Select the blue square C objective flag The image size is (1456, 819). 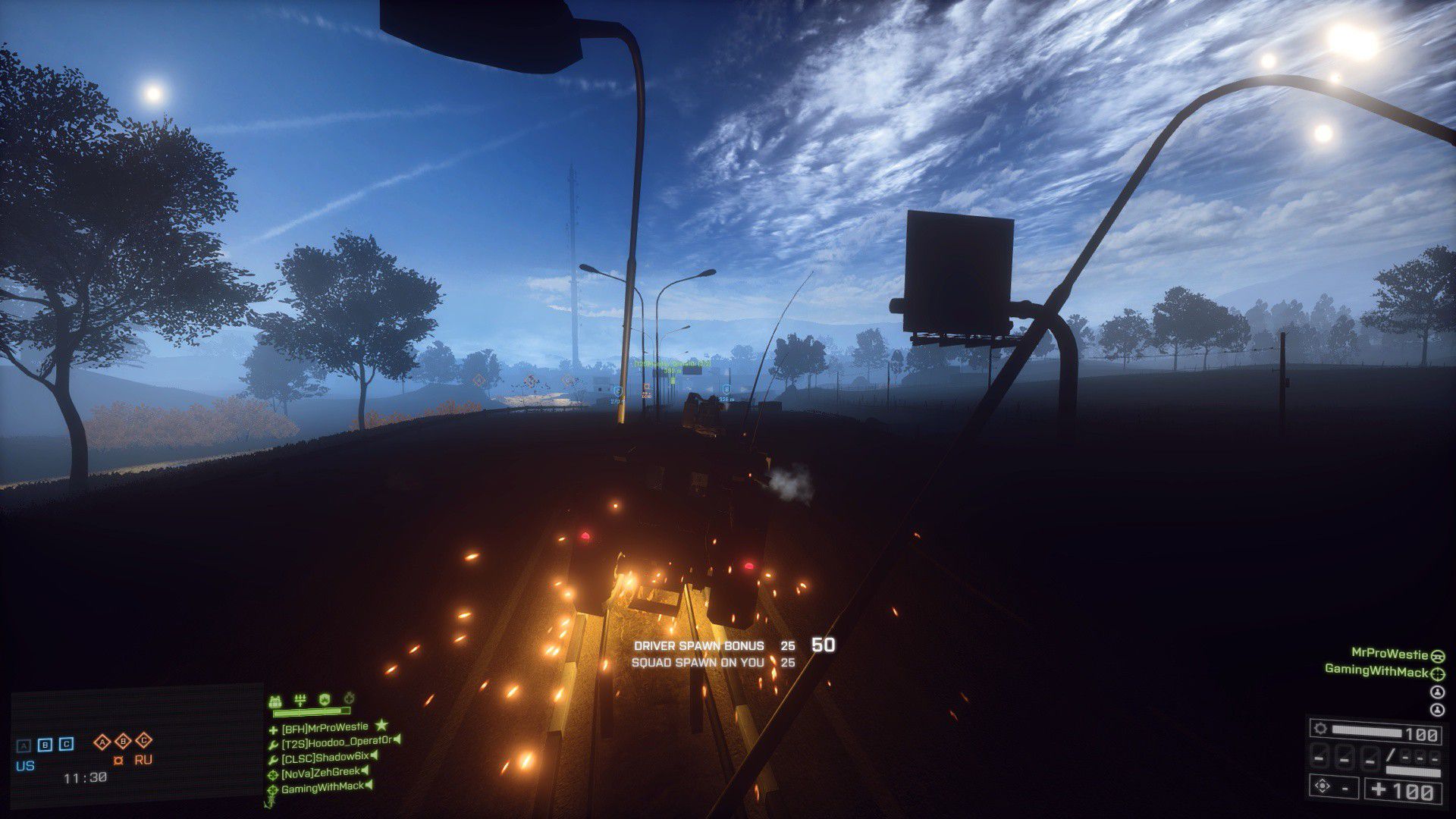tap(67, 744)
